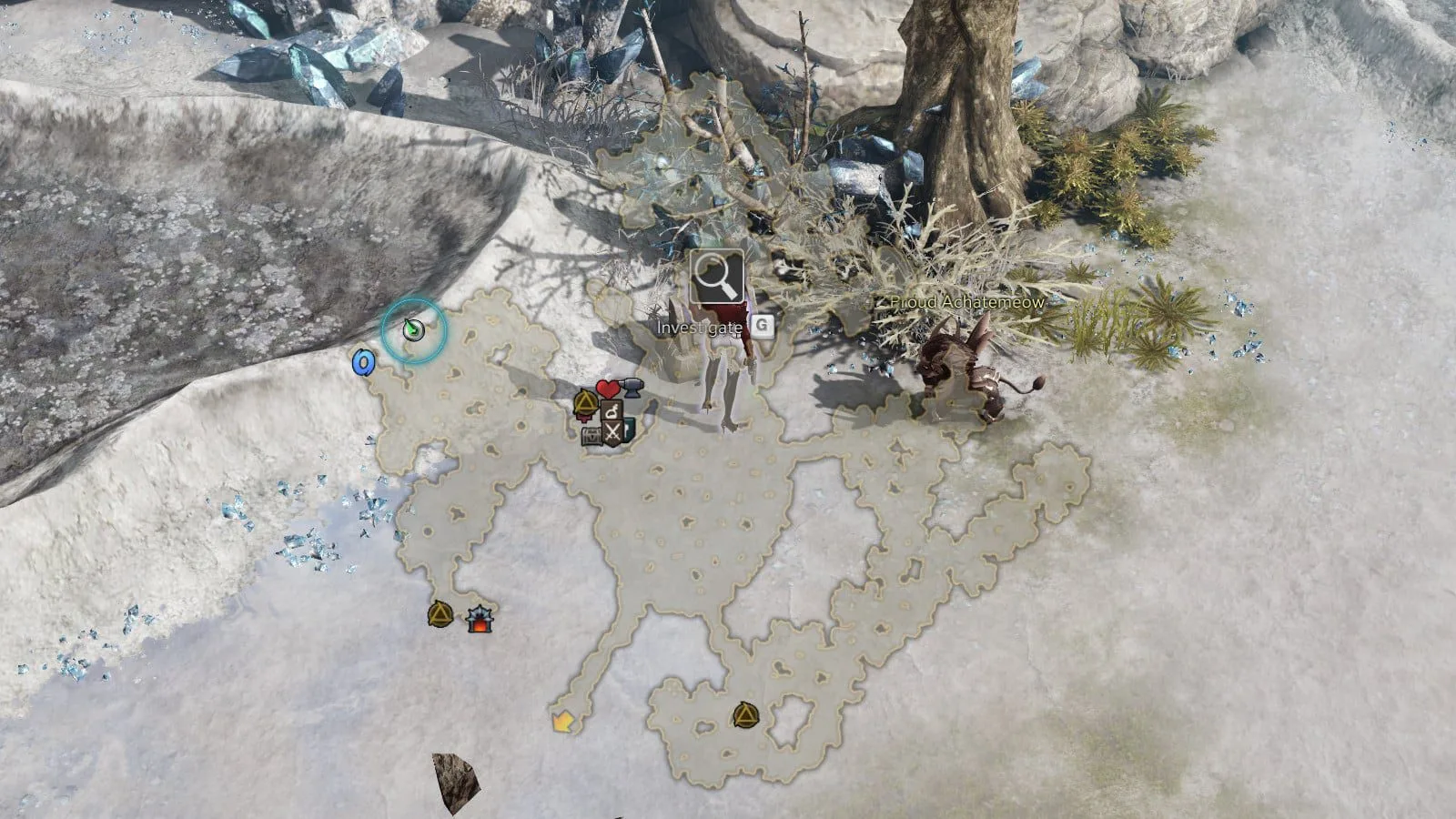Select the Triport beside the flaming dungeon marker
This screenshot has width=1456, height=819.
(x=440, y=615)
